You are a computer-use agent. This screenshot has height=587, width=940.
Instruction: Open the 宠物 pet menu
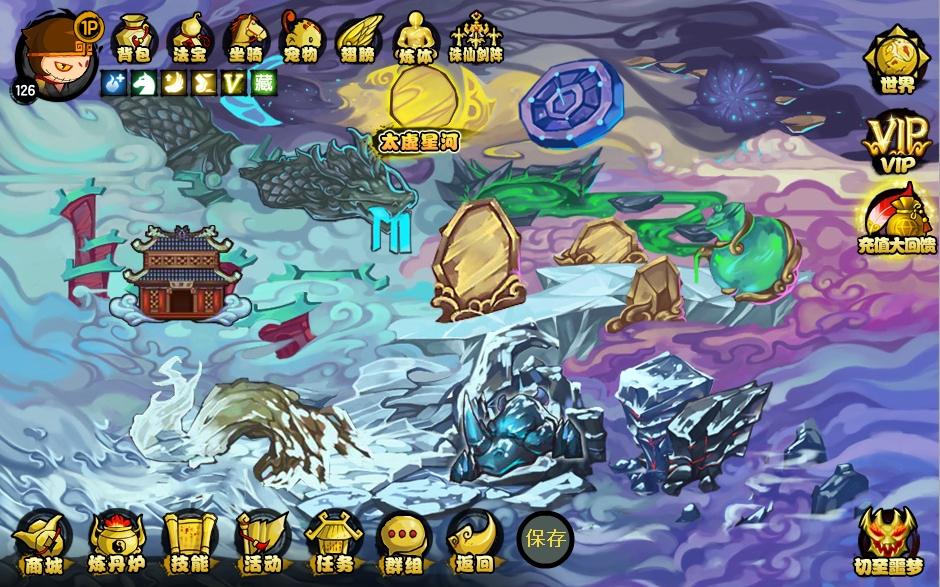point(301,38)
